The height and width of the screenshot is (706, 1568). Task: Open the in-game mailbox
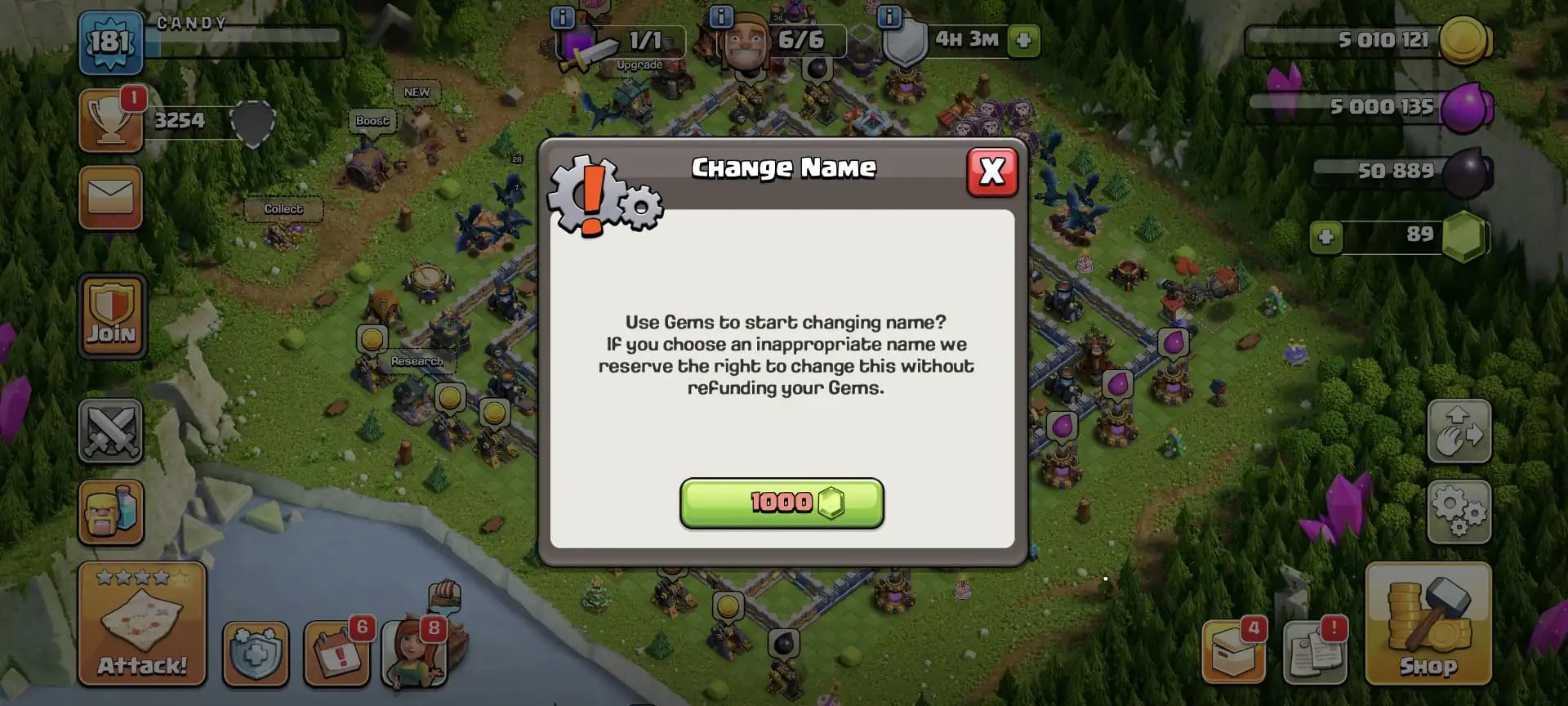click(111, 198)
